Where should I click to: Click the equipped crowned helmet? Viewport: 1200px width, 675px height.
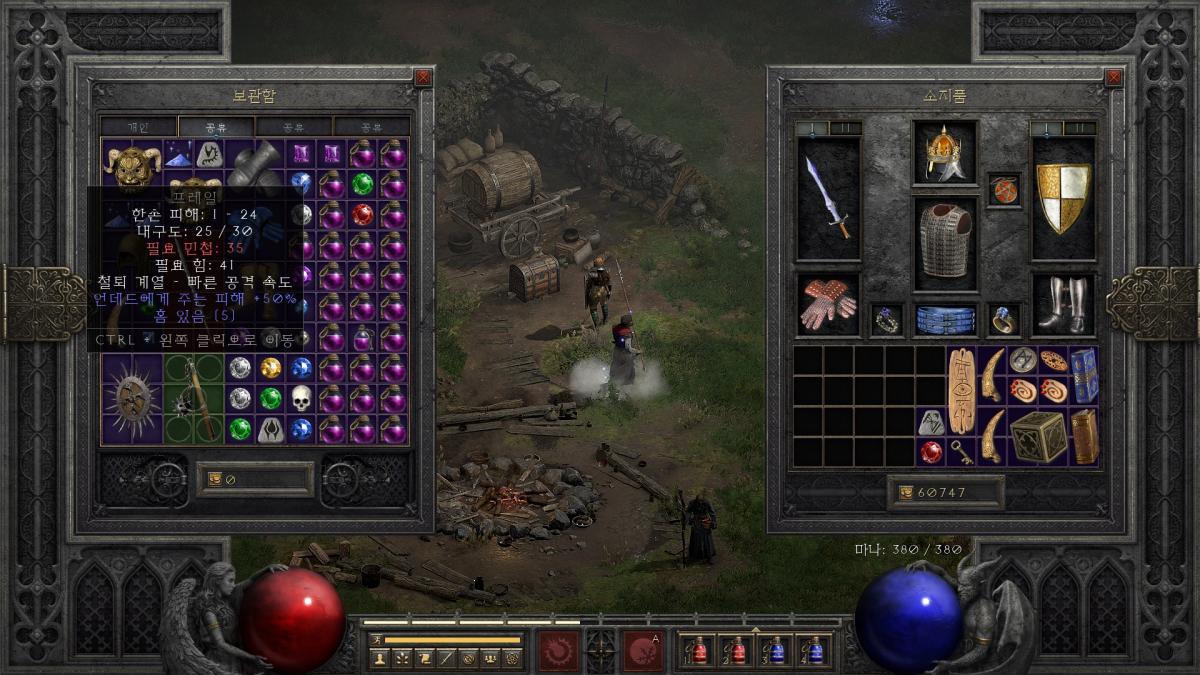coord(944,153)
